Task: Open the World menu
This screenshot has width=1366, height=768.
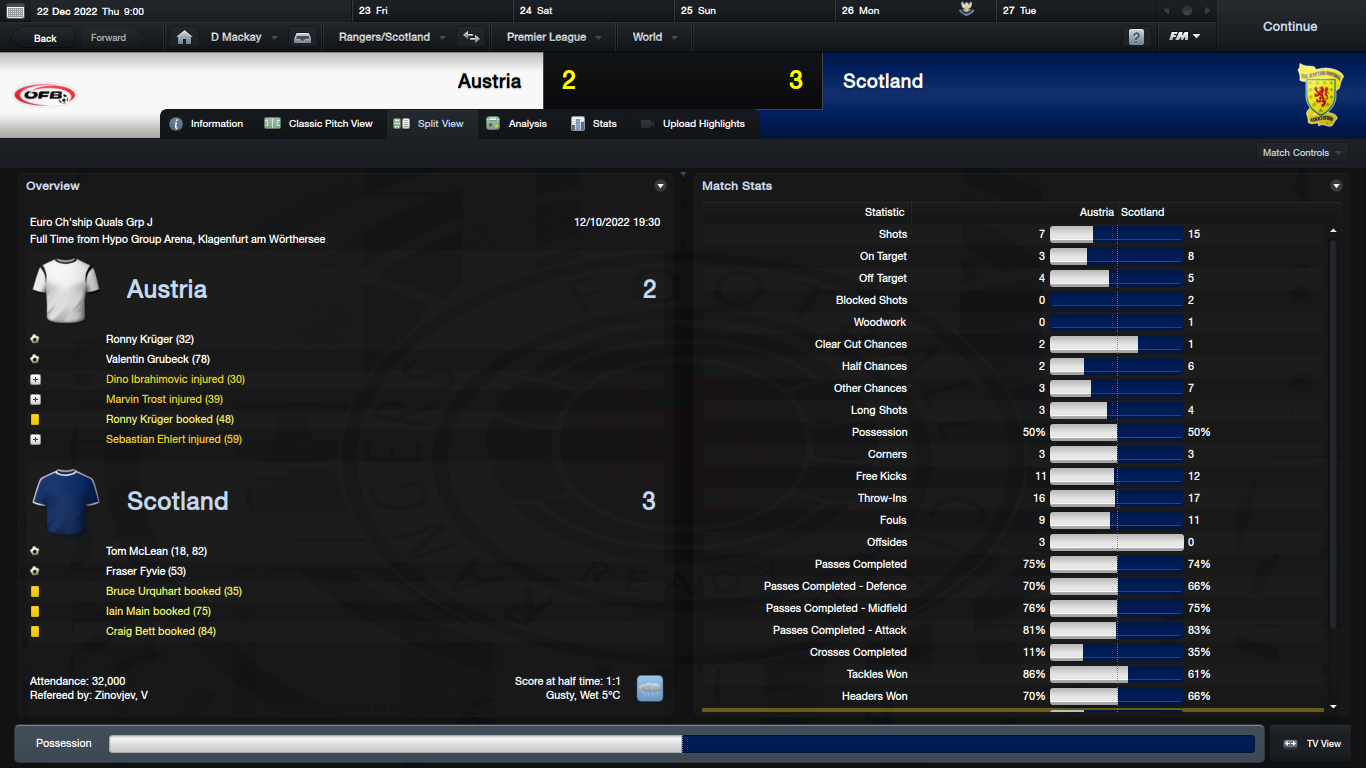Action: [x=654, y=38]
